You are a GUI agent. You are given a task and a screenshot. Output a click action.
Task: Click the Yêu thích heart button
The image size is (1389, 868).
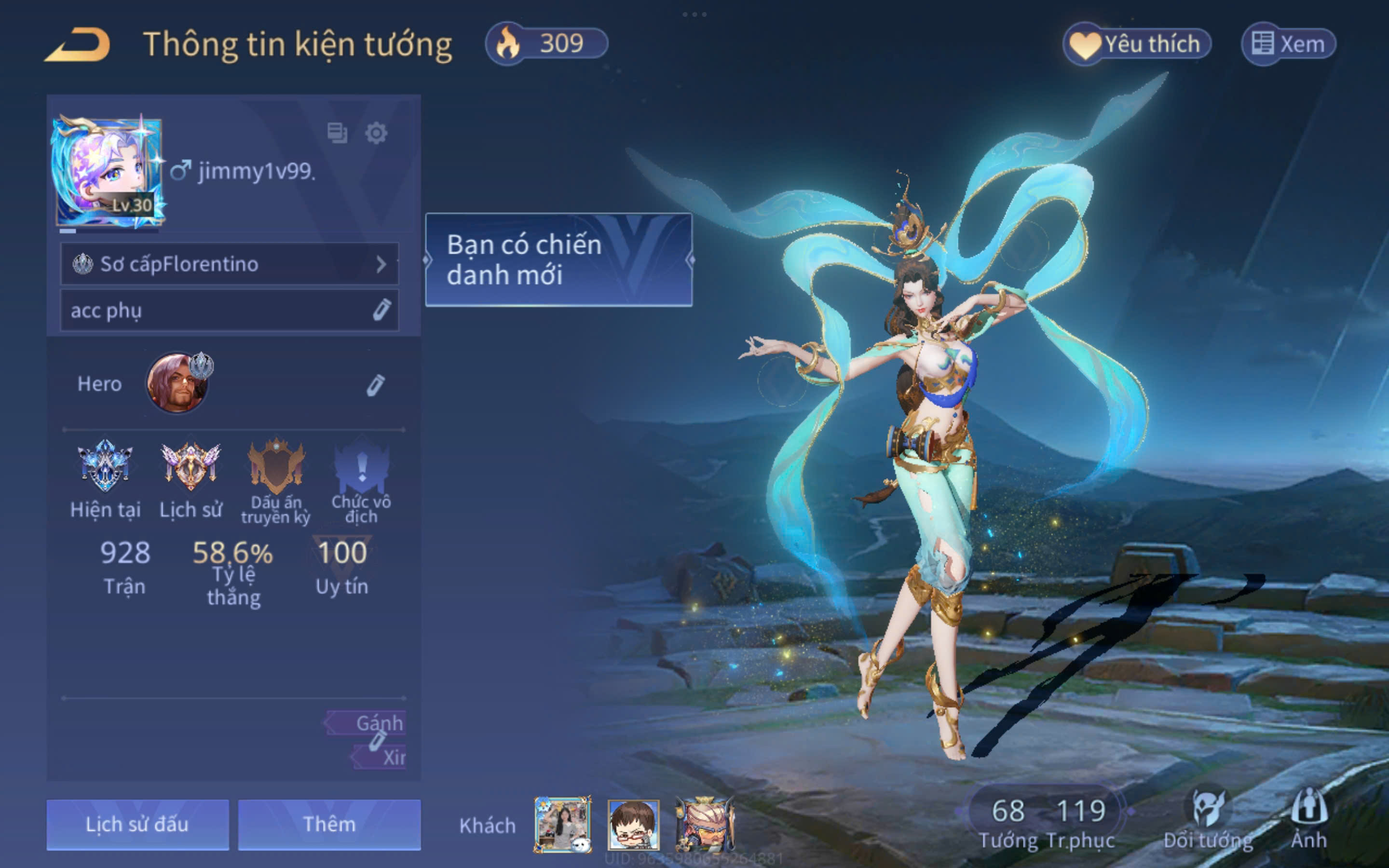point(1136,44)
